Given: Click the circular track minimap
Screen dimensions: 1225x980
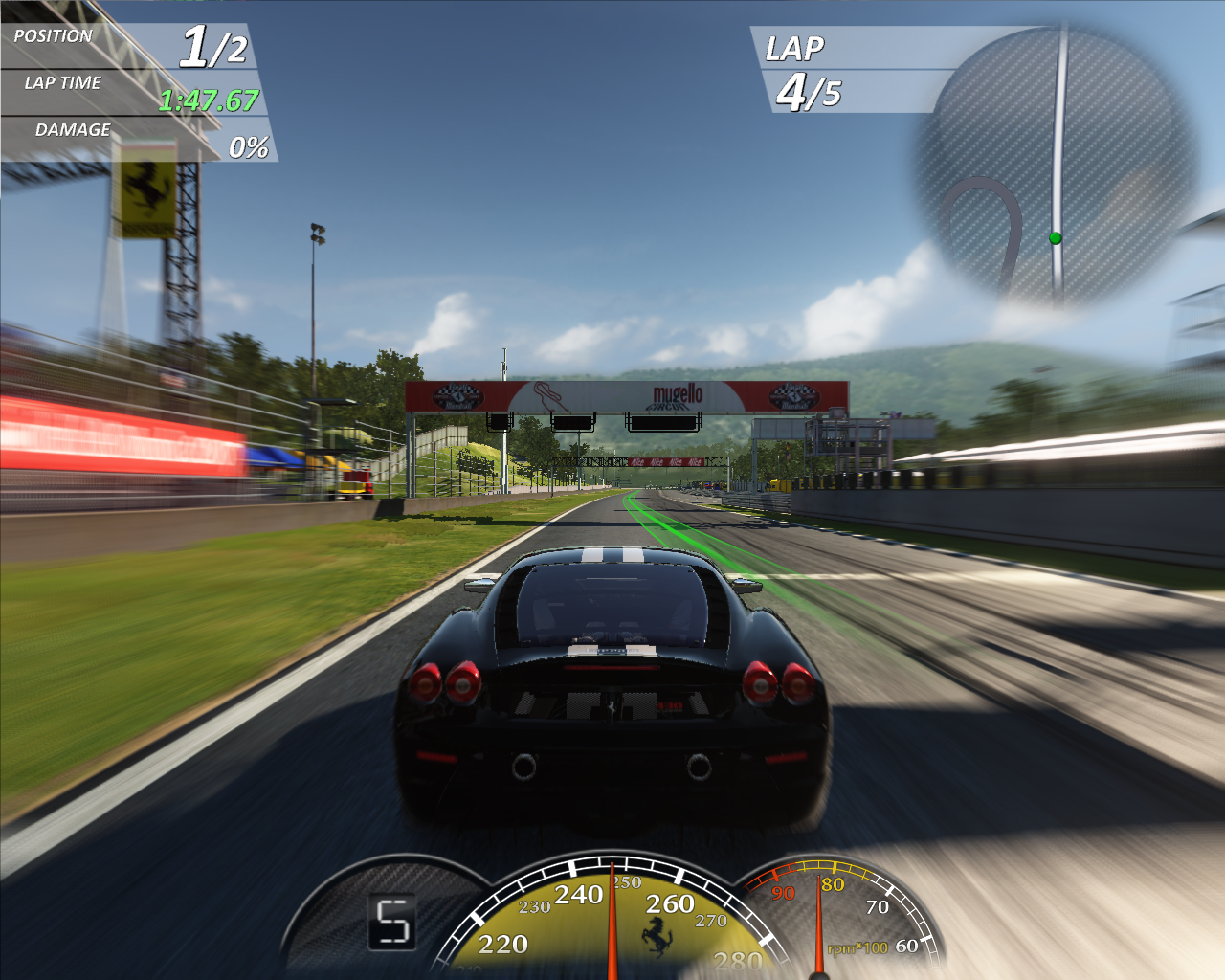Looking at the screenshot, I should (x=1055, y=165).
